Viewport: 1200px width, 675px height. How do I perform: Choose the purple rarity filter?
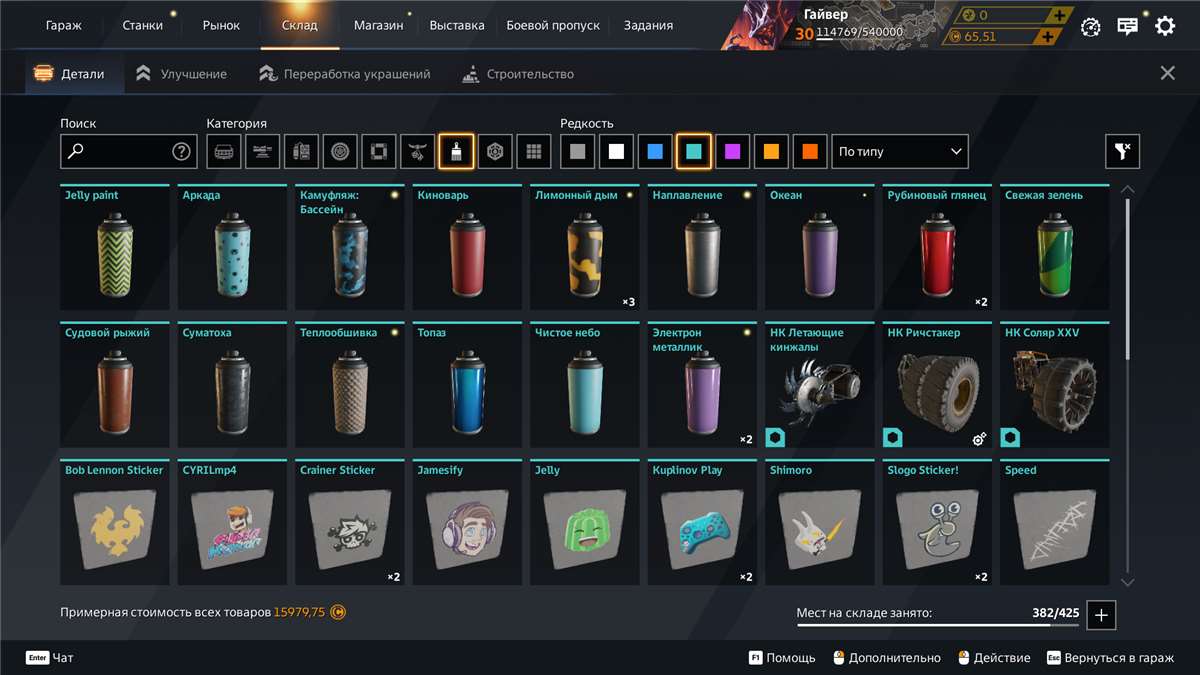(x=733, y=152)
